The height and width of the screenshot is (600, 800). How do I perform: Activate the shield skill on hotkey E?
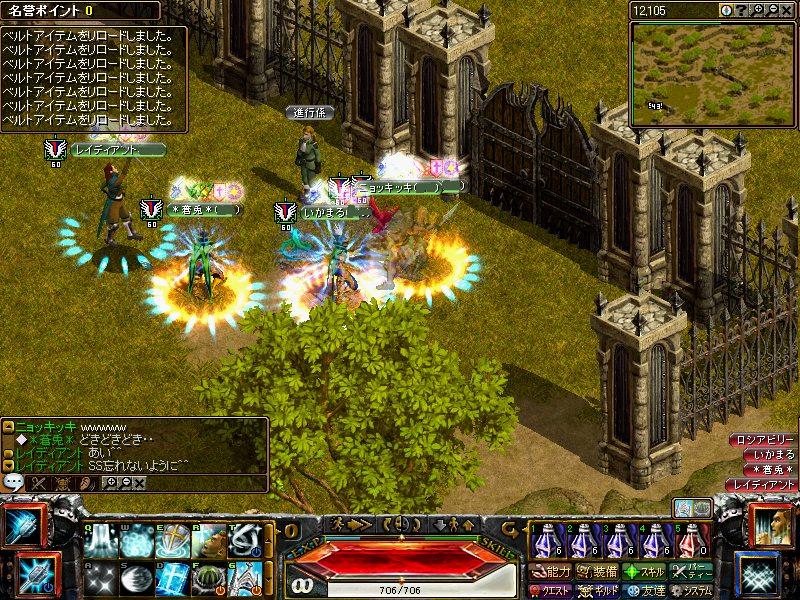(x=173, y=541)
